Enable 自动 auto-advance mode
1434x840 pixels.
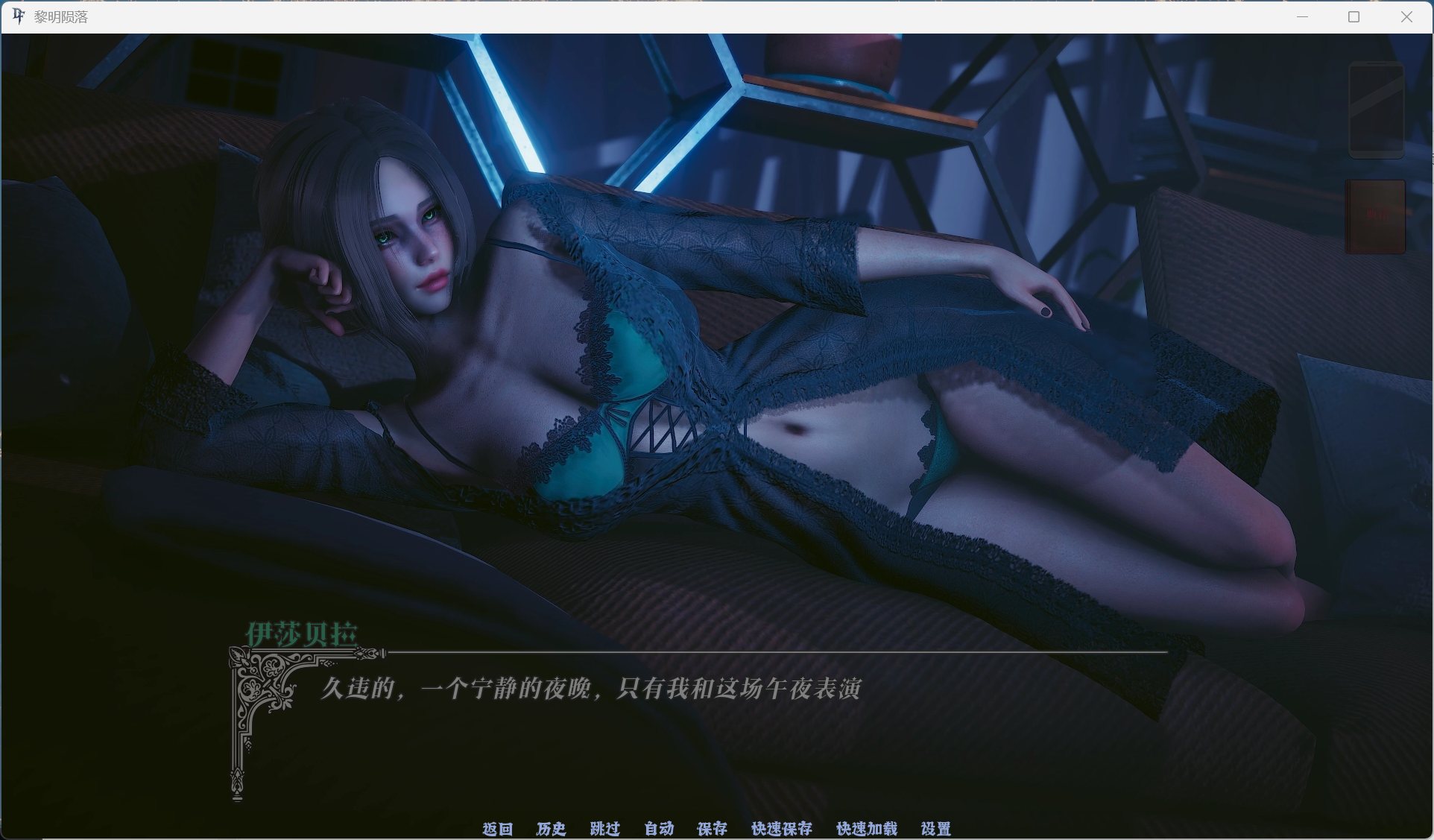click(x=658, y=829)
